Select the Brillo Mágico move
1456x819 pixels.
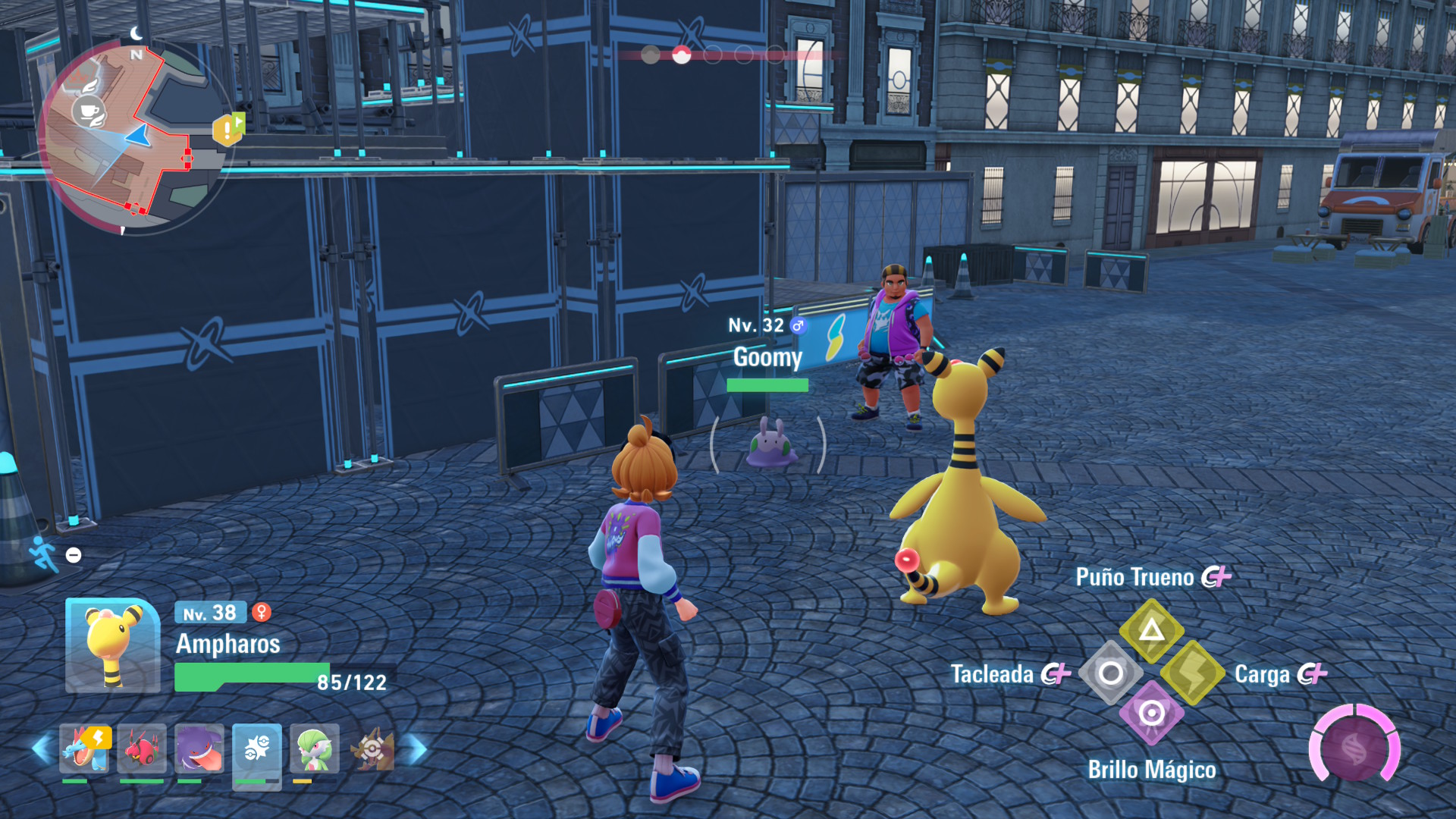pyautogui.click(x=1151, y=714)
